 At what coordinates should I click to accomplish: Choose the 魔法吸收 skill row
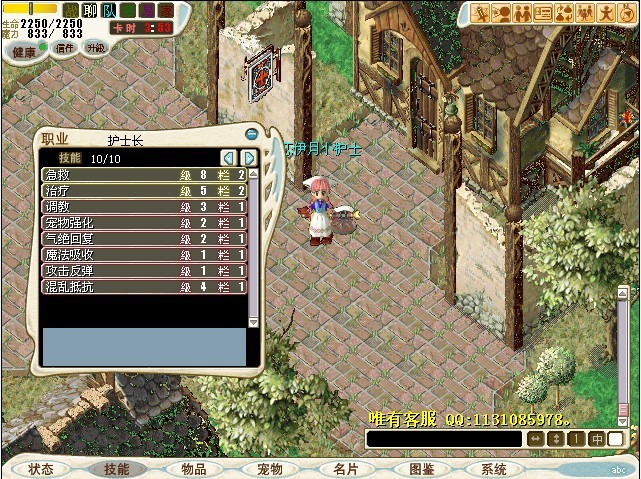point(144,255)
